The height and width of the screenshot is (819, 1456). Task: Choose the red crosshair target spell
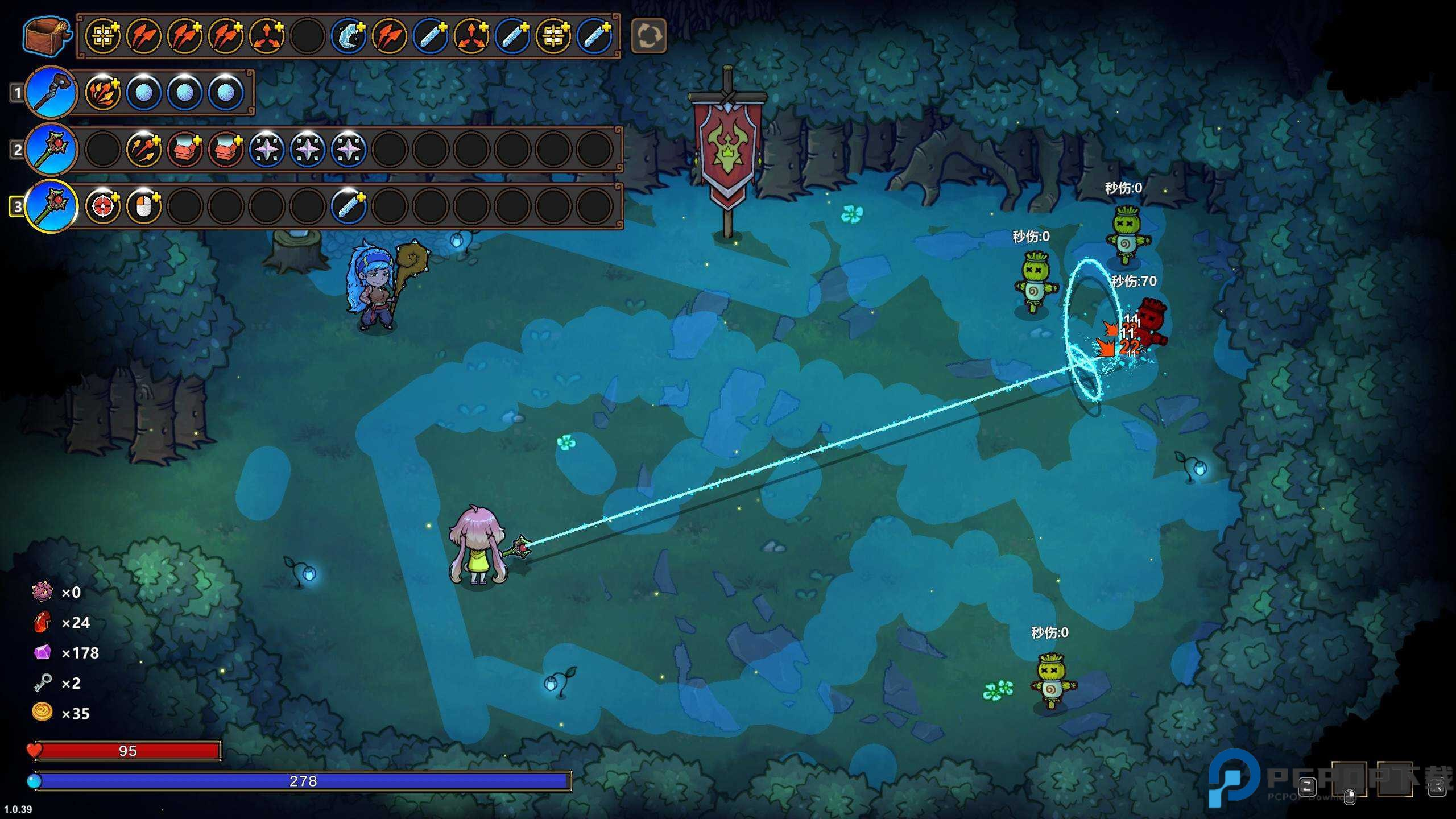pyautogui.click(x=103, y=206)
